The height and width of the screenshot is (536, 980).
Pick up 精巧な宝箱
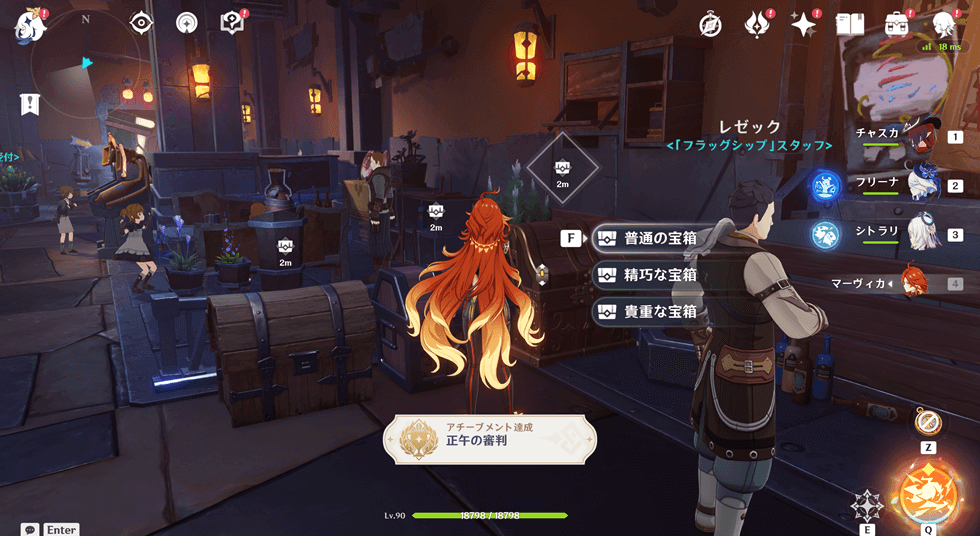pos(656,275)
